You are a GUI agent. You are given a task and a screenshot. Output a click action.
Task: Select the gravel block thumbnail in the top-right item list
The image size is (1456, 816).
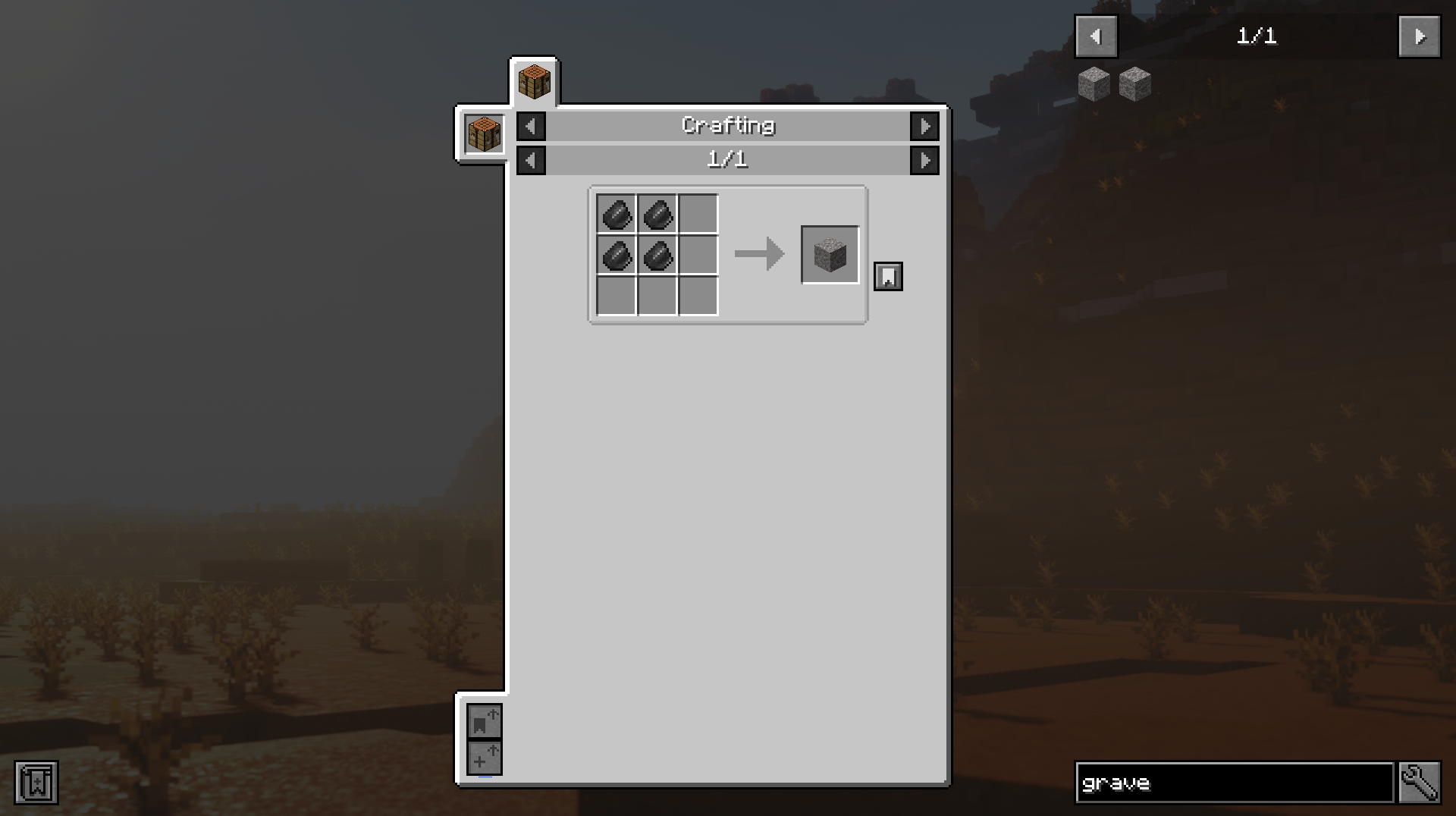[x=1094, y=83]
